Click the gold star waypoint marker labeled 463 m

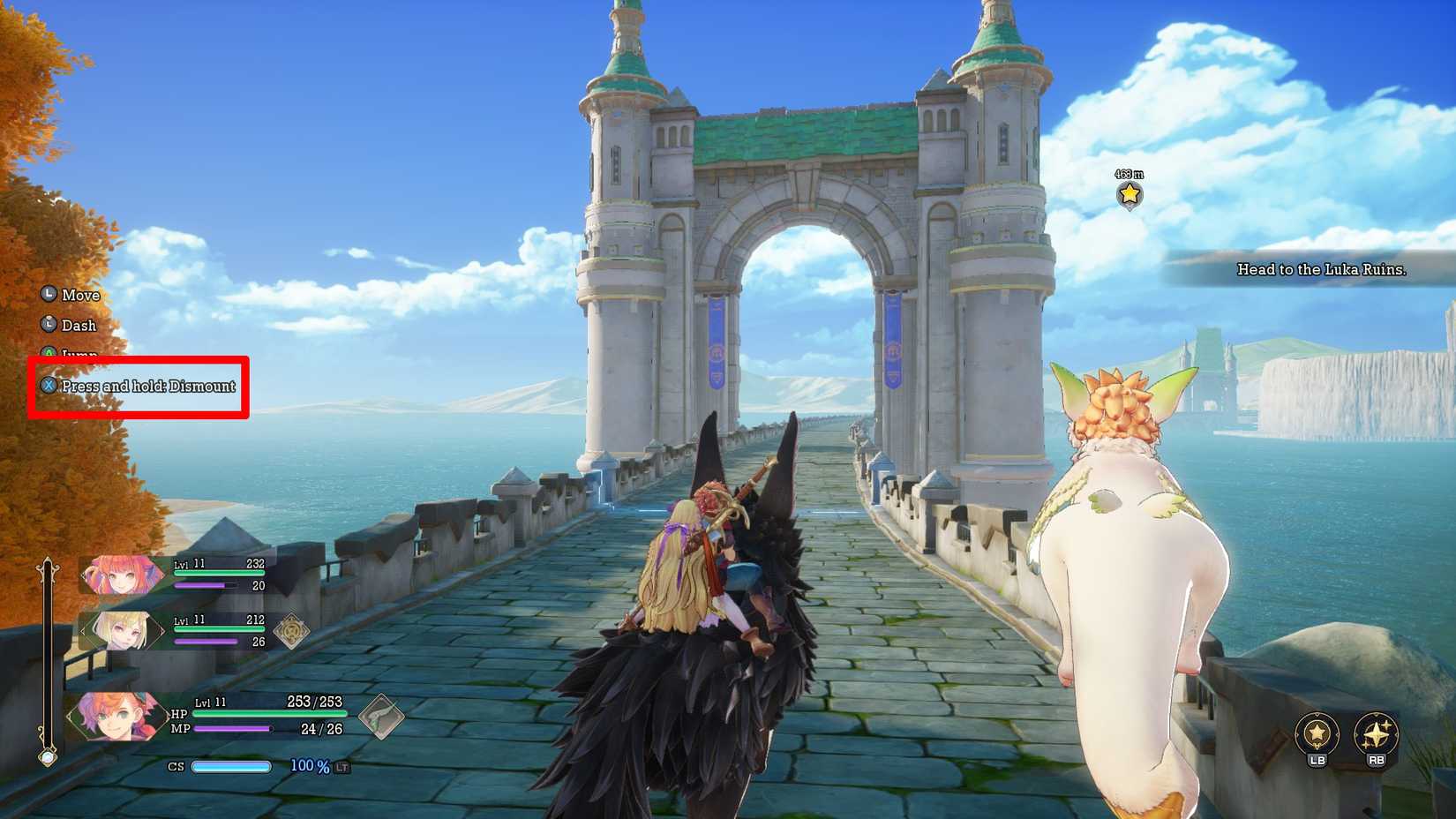pyautogui.click(x=1130, y=197)
